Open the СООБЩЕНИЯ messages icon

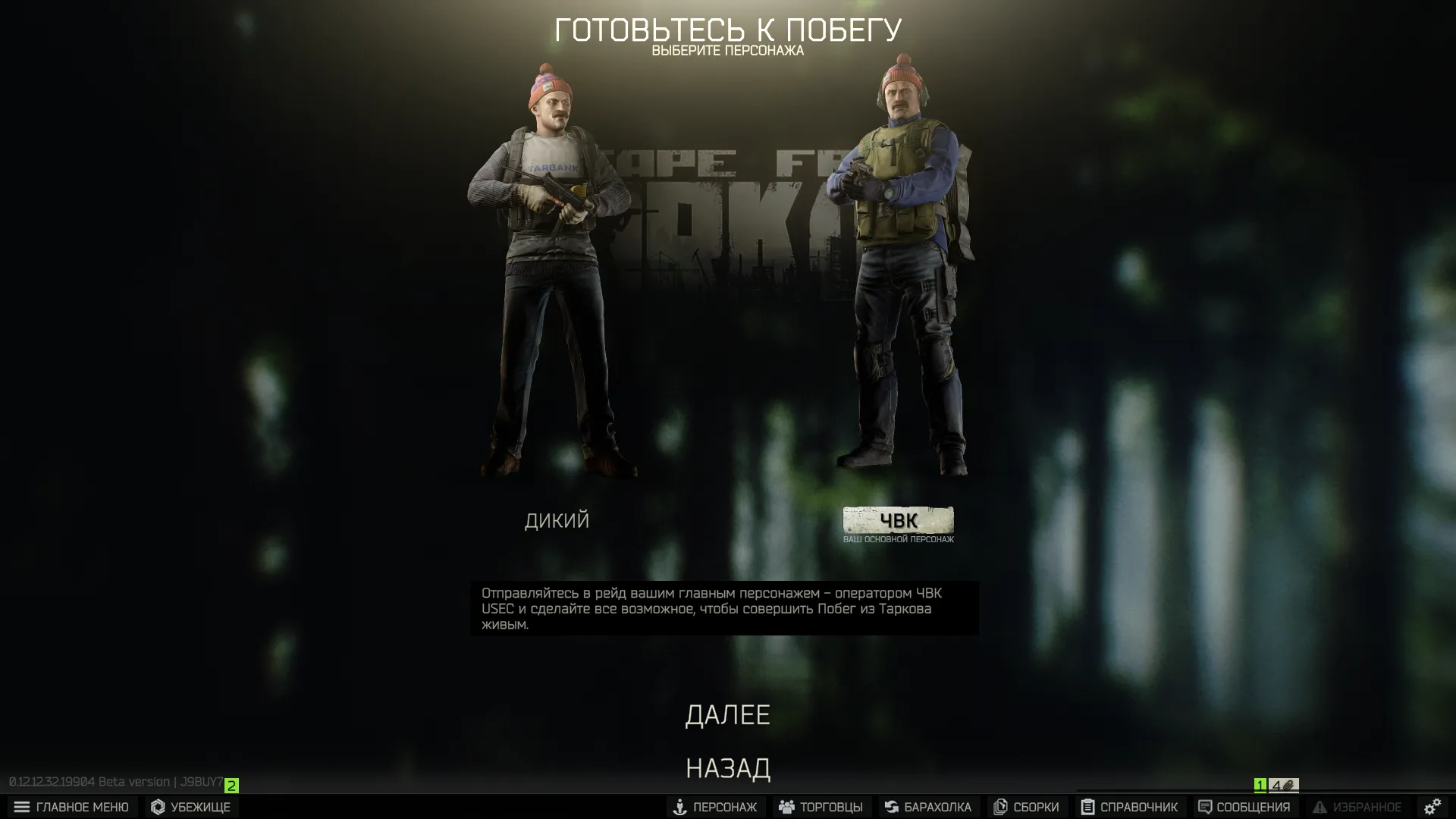[x=1204, y=807]
